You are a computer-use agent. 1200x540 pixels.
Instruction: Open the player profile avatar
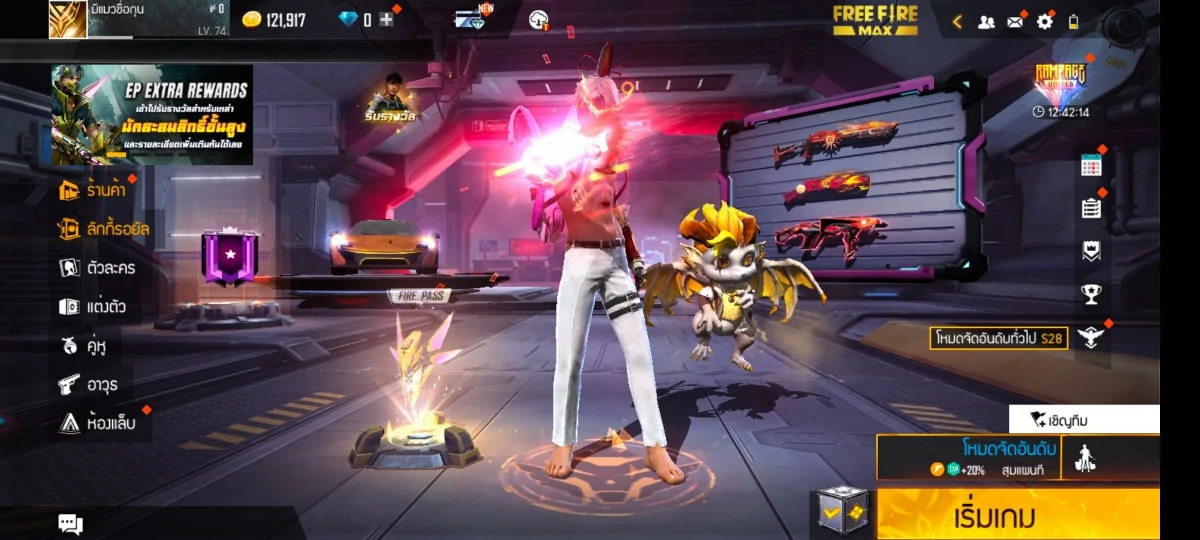click(x=68, y=19)
